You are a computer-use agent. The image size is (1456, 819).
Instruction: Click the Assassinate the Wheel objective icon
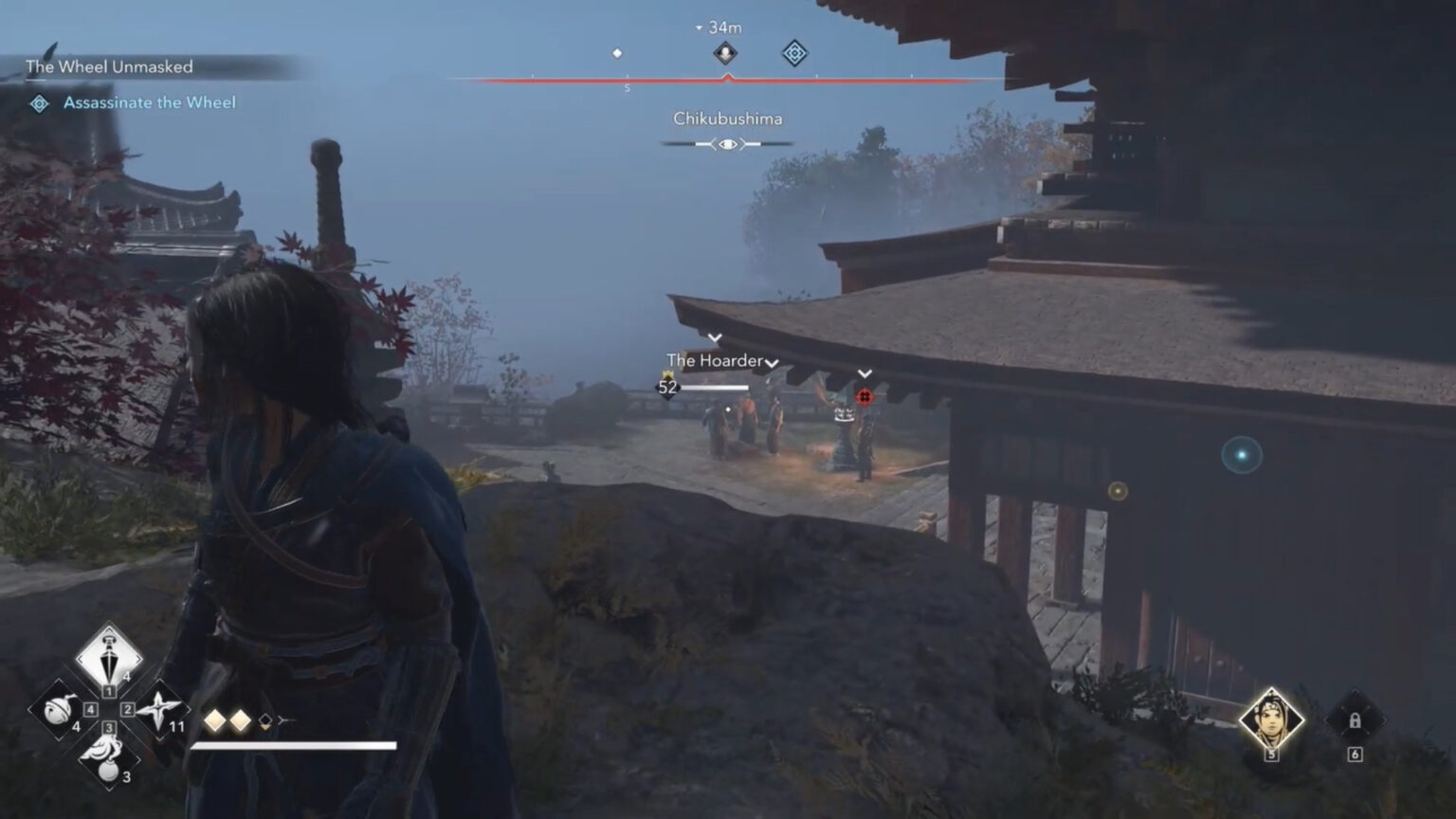(x=38, y=102)
